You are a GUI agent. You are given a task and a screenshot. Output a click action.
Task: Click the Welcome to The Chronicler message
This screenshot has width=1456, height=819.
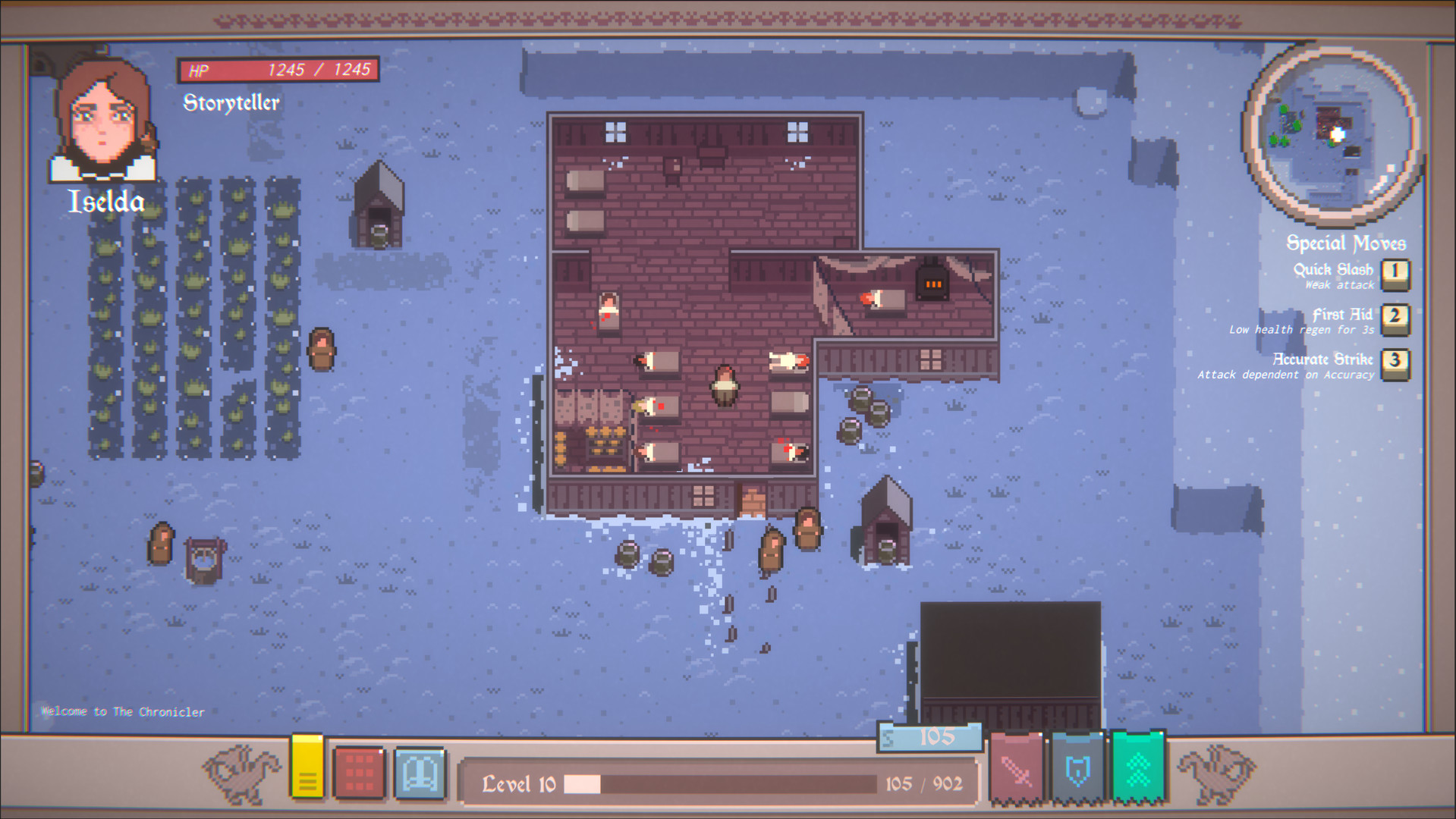122,711
